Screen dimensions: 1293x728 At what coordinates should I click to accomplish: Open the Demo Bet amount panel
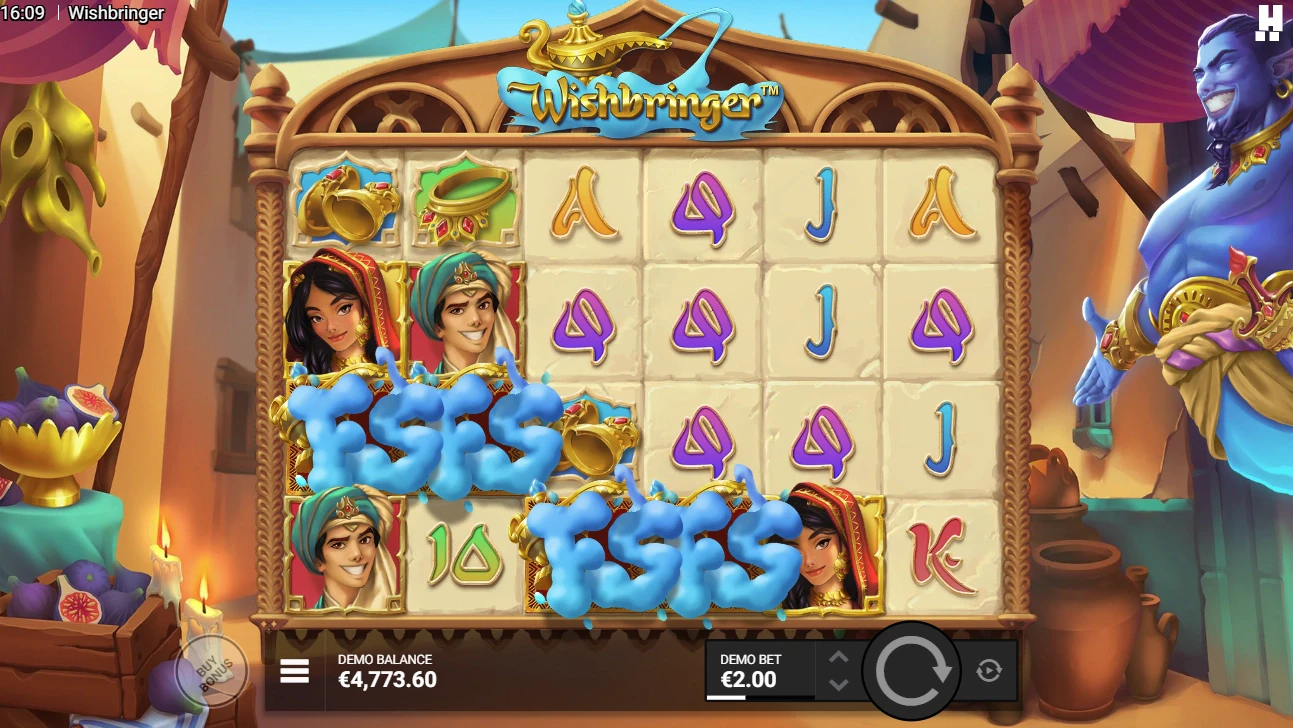tap(760, 670)
